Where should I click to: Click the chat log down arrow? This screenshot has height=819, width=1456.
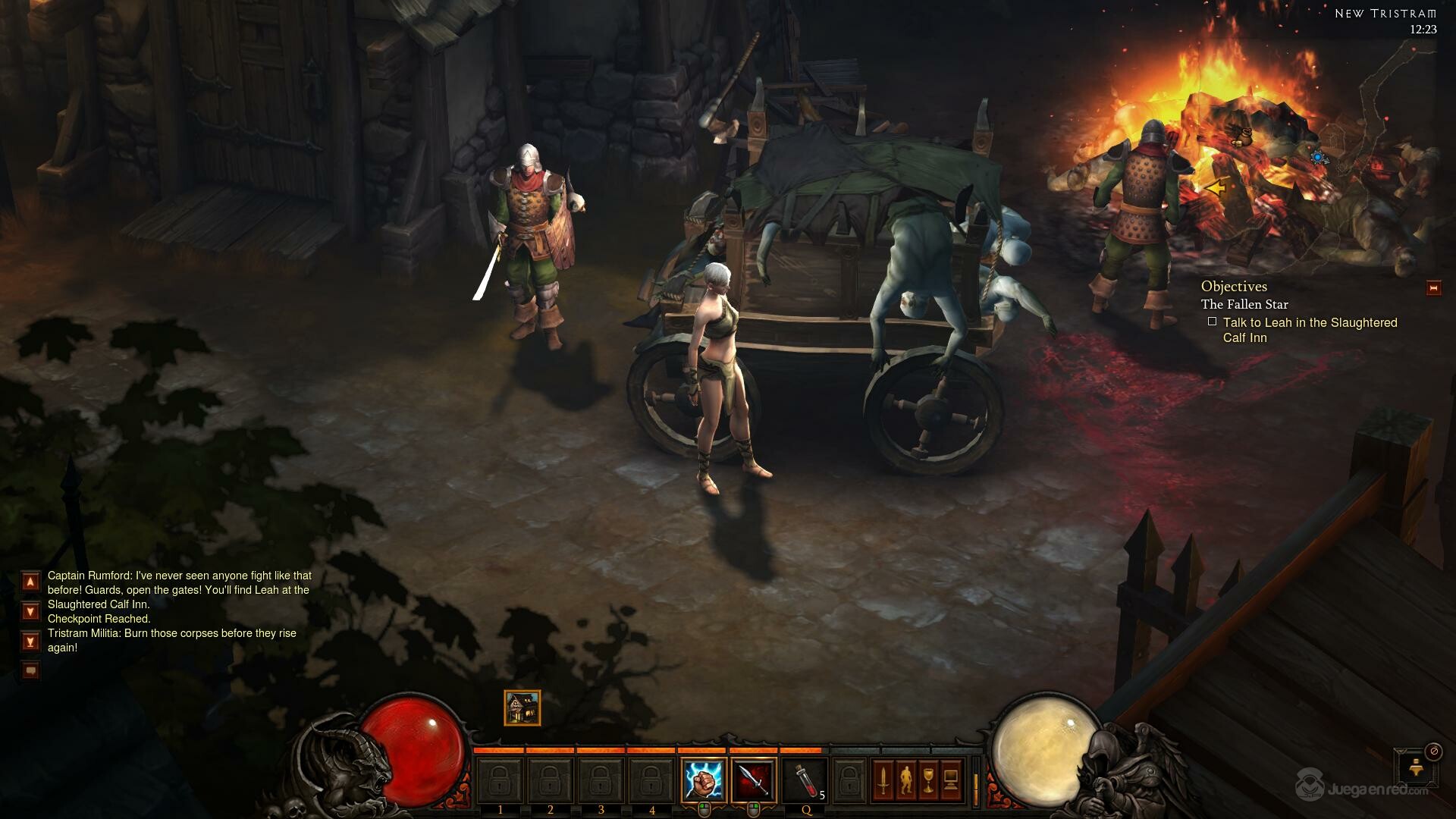point(30,611)
